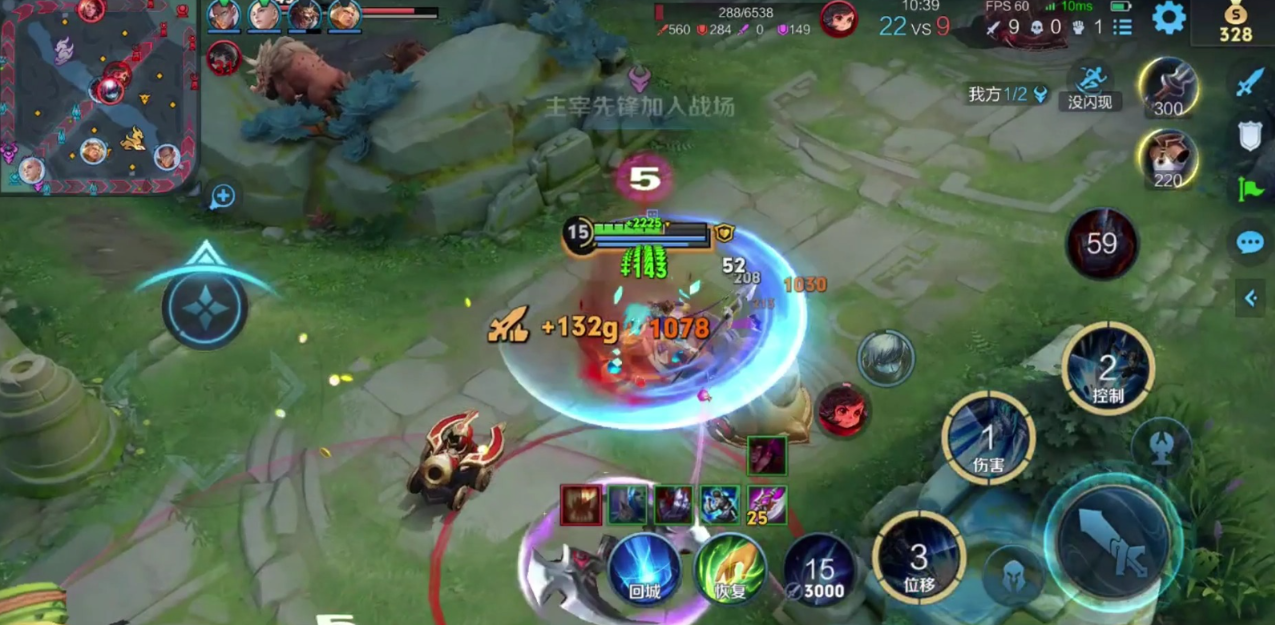
Task: Target the red-haired enemy hero portrait
Action: pos(843,410)
